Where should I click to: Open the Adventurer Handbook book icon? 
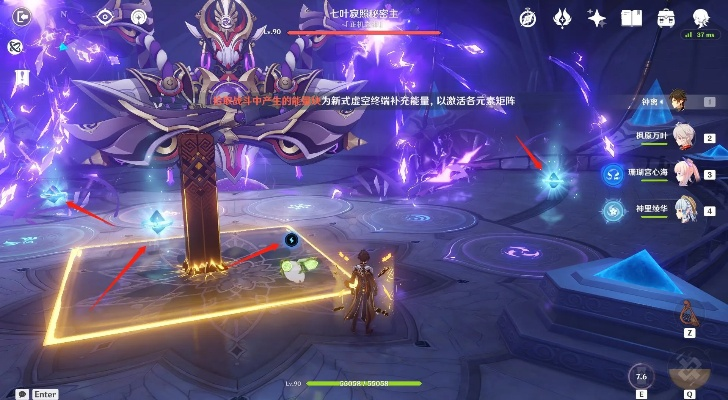tap(631, 18)
